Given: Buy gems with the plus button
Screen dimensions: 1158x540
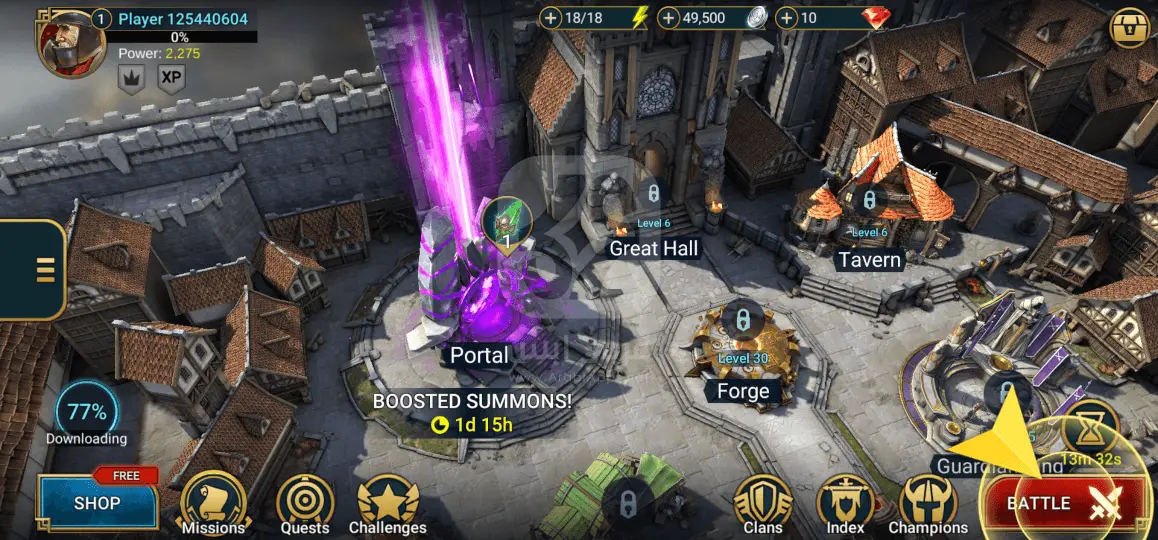Looking at the screenshot, I should [x=788, y=18].
